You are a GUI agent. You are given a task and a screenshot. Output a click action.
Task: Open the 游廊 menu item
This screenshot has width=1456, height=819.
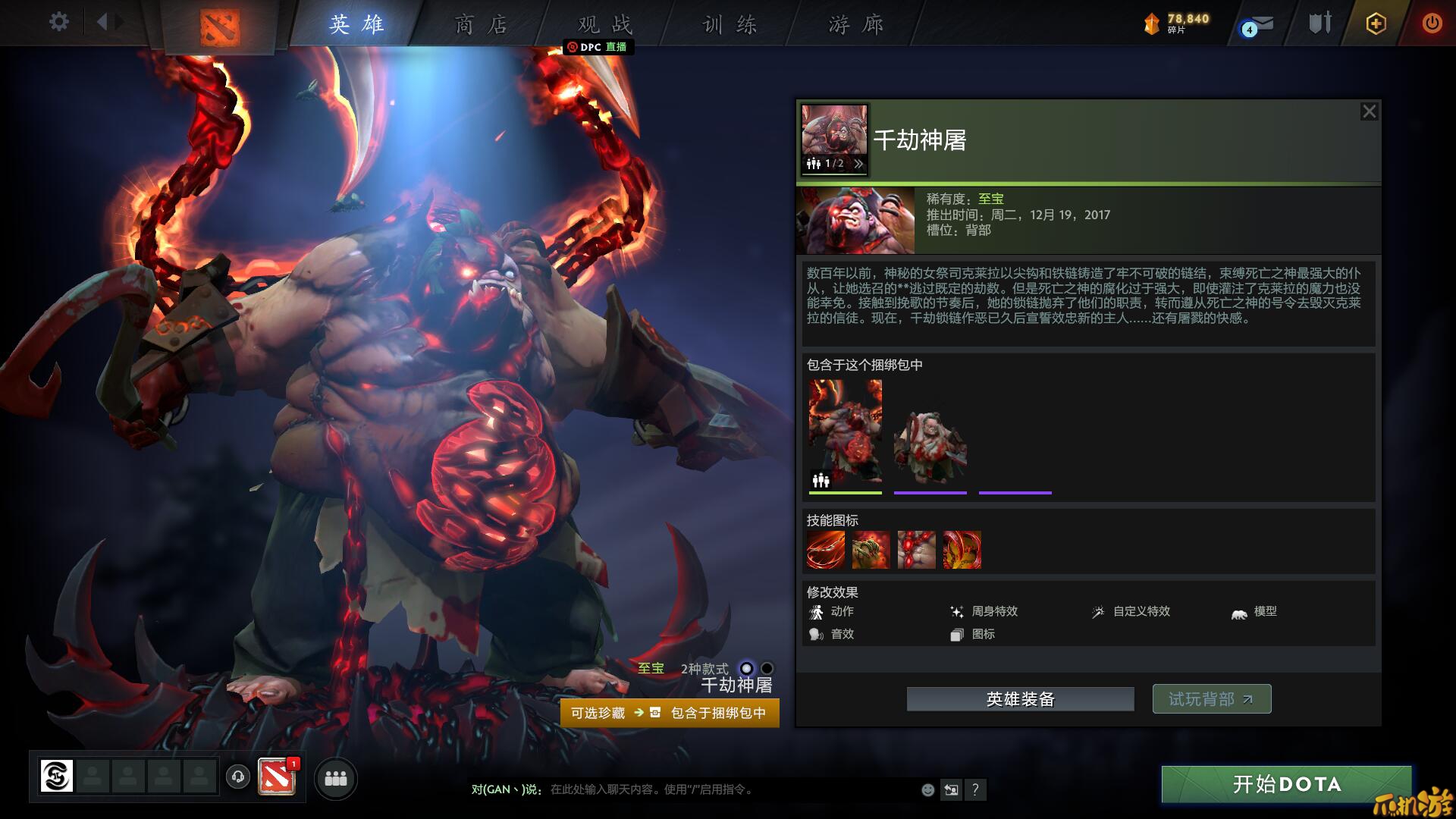click(856, 24)
